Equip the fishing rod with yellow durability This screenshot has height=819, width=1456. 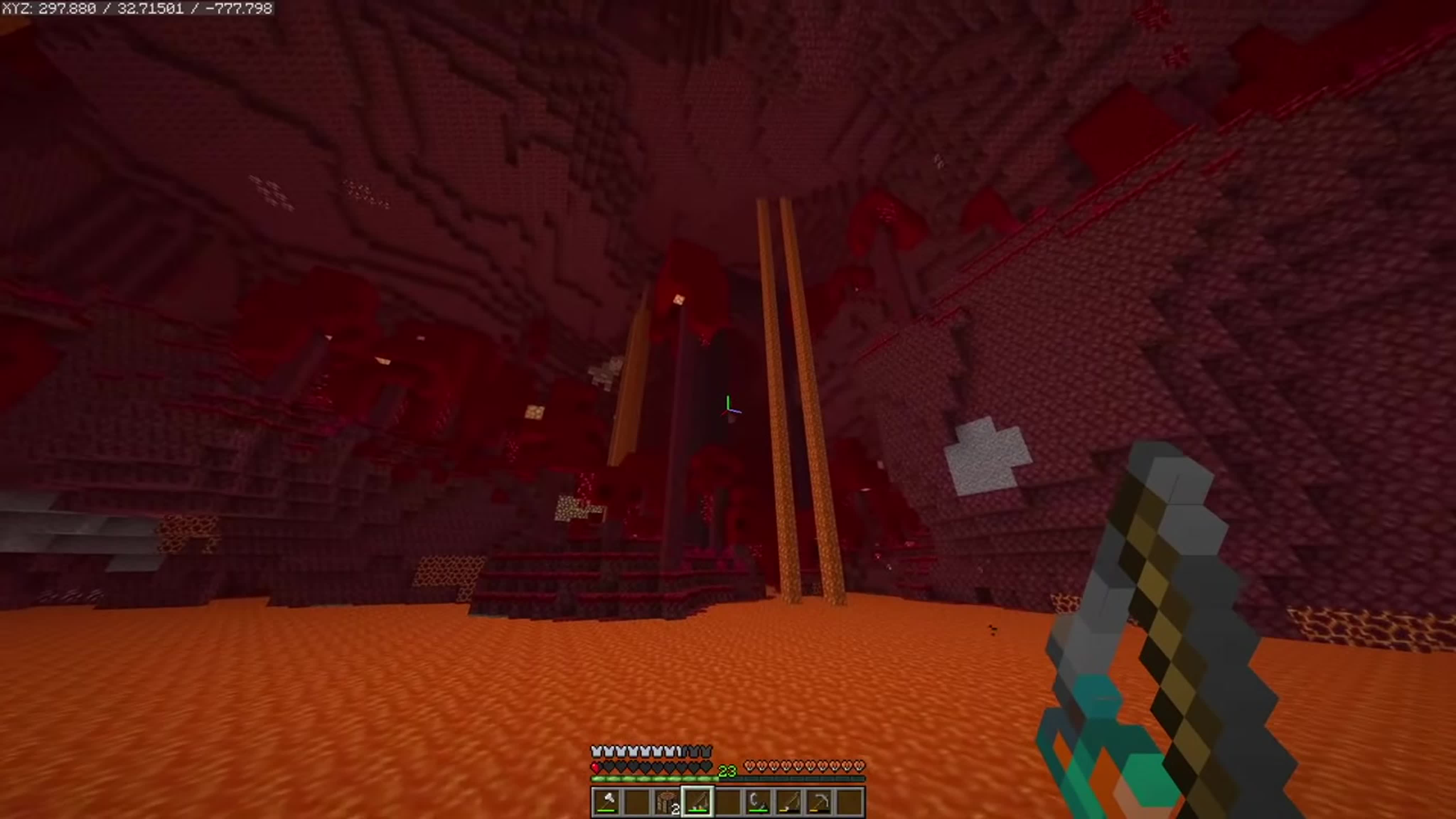click(788, 801)
